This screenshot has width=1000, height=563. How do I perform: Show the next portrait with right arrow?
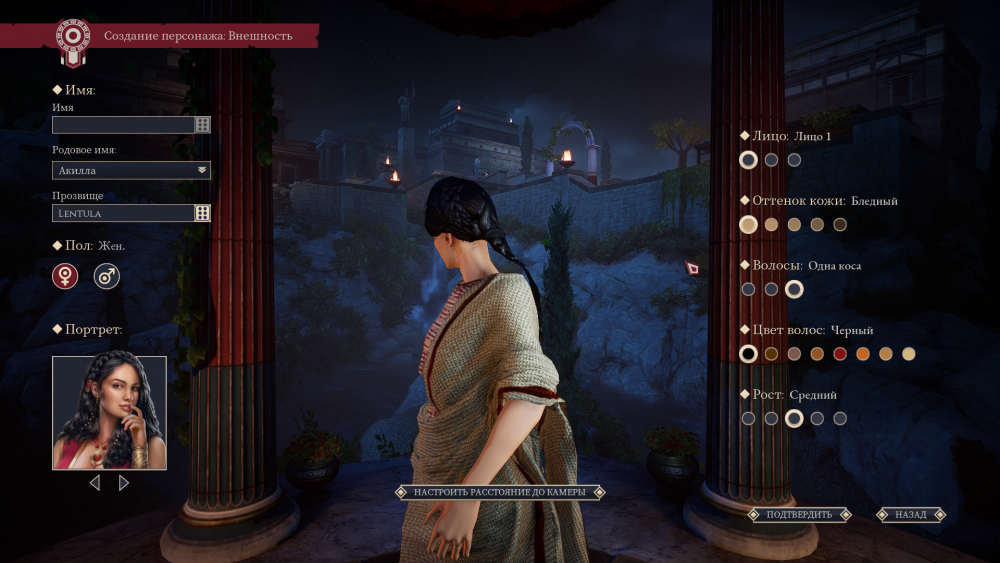tap(124, 483)
